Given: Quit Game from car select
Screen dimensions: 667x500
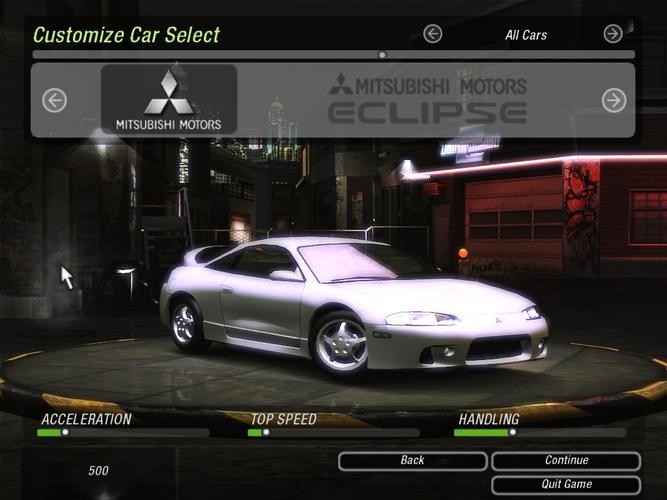Looking at the screenshot, I should click(x=566, y=485).
